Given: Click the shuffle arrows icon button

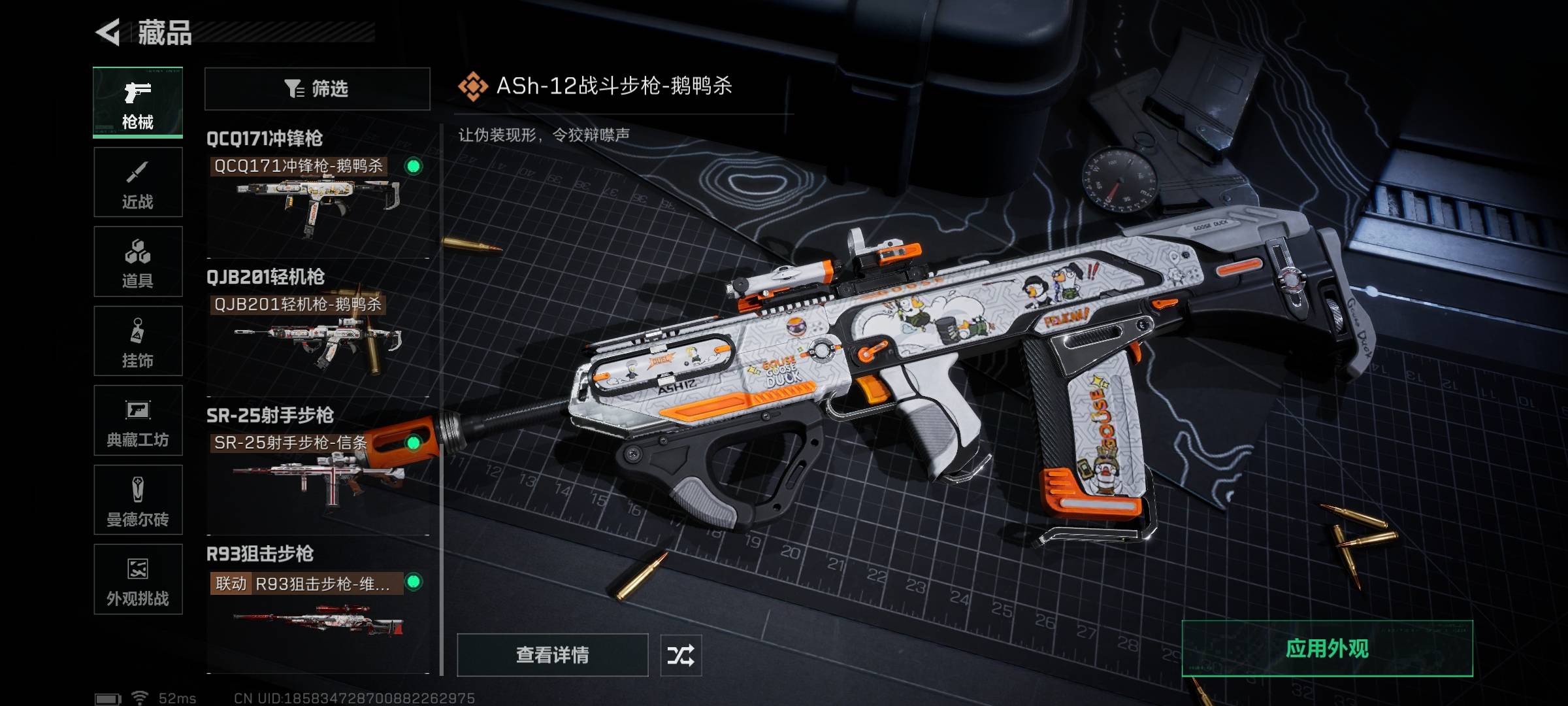Looking at the screenshot, I should click(681, 655).
